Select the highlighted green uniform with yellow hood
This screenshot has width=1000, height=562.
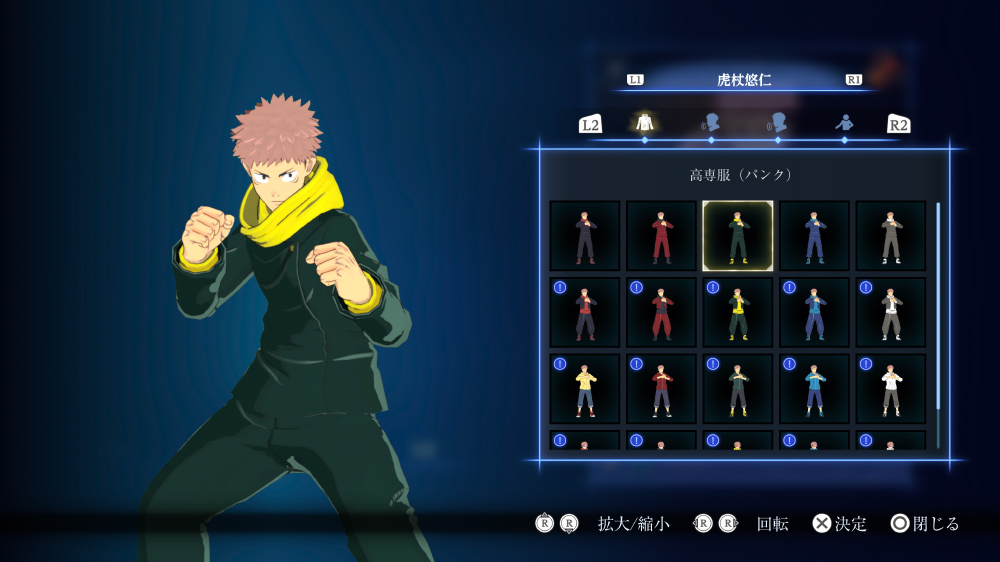(737, 236)
